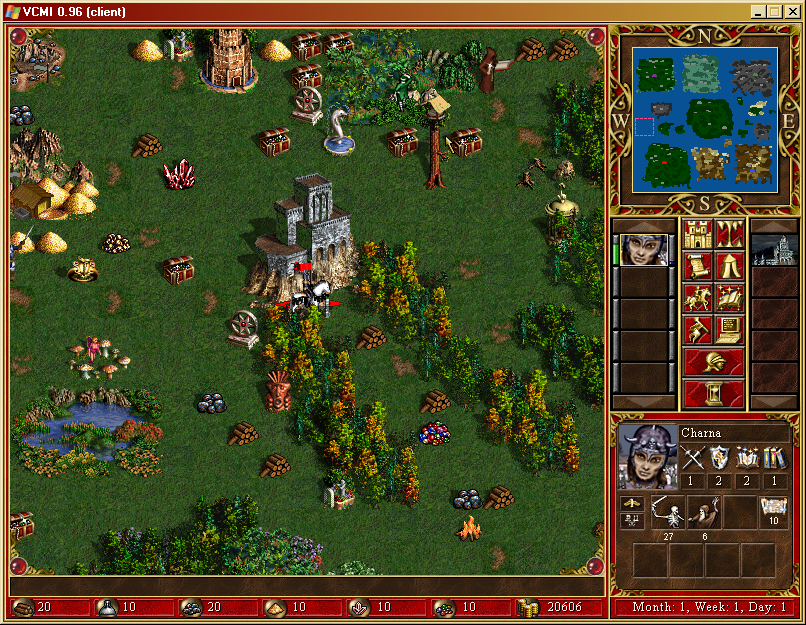
Task: Open the spellbook cast spell button
Action: tap(730, 298)
